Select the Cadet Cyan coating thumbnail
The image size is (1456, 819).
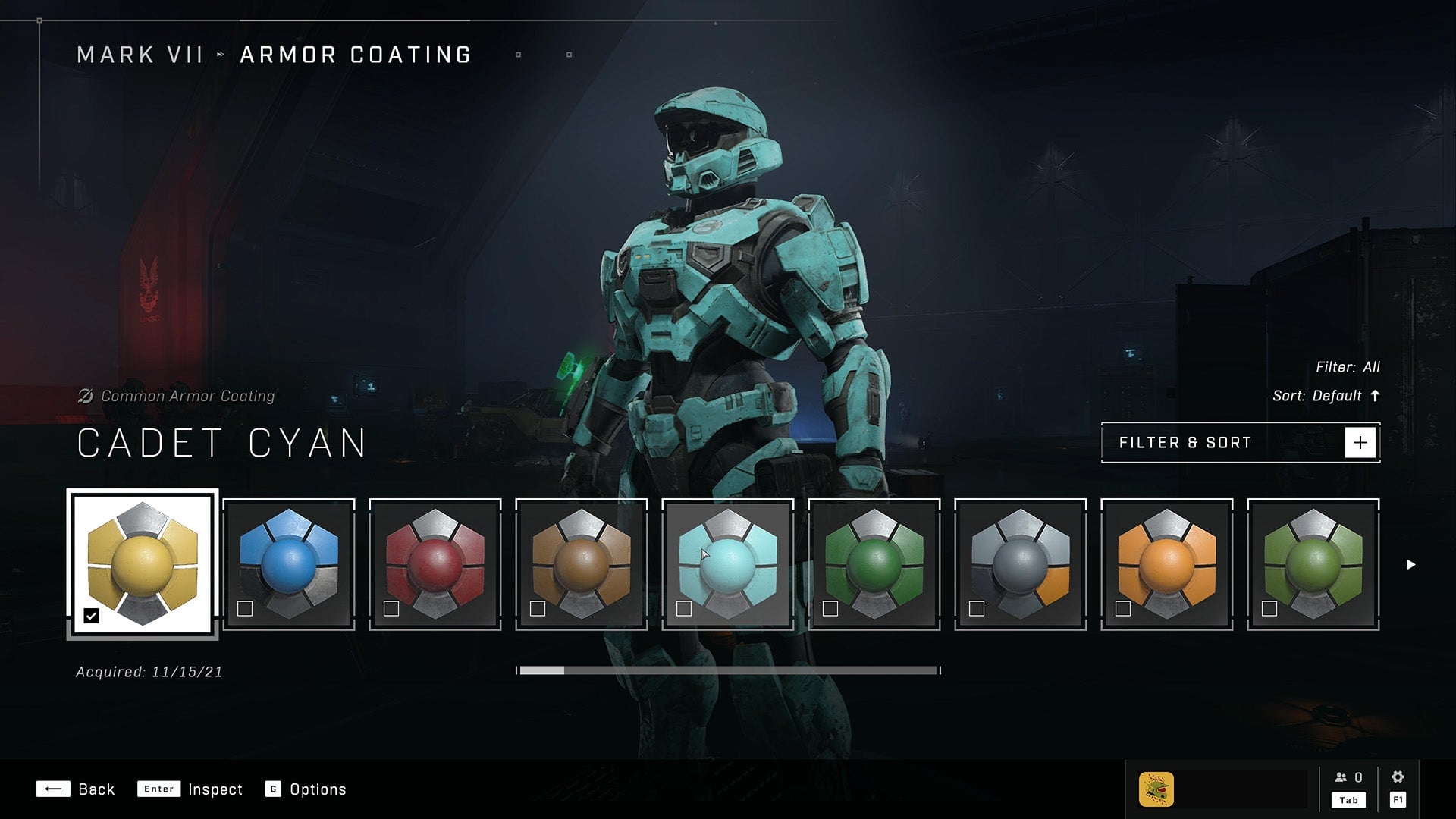[726, 561]
